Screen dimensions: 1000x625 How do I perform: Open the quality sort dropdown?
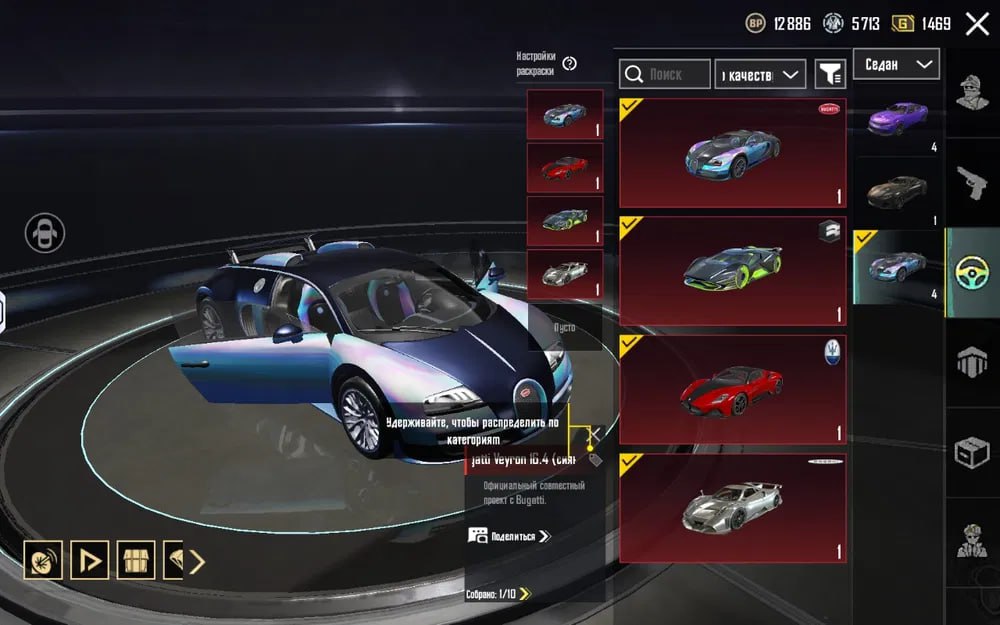[x=760, y=74]
